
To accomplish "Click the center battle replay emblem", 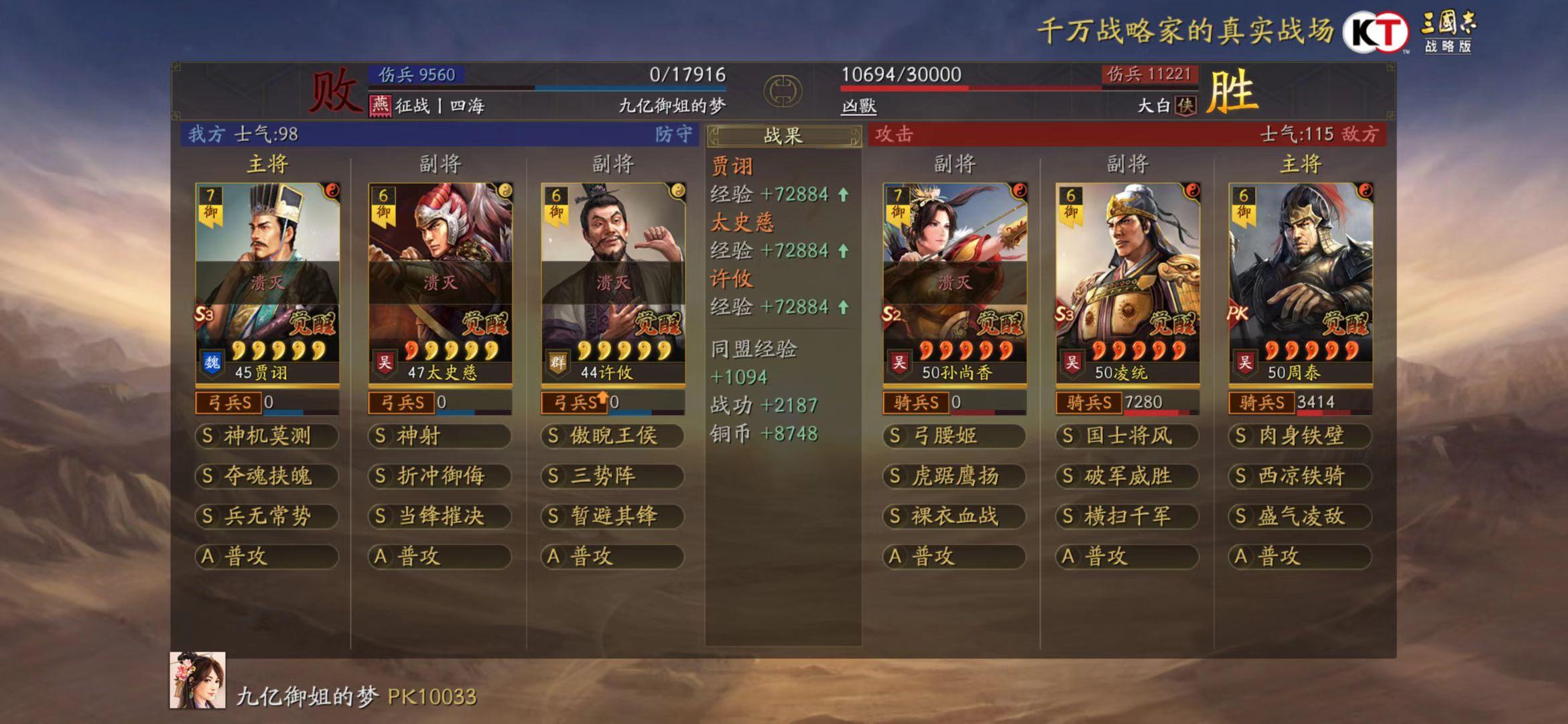I will tap(783, 90).
